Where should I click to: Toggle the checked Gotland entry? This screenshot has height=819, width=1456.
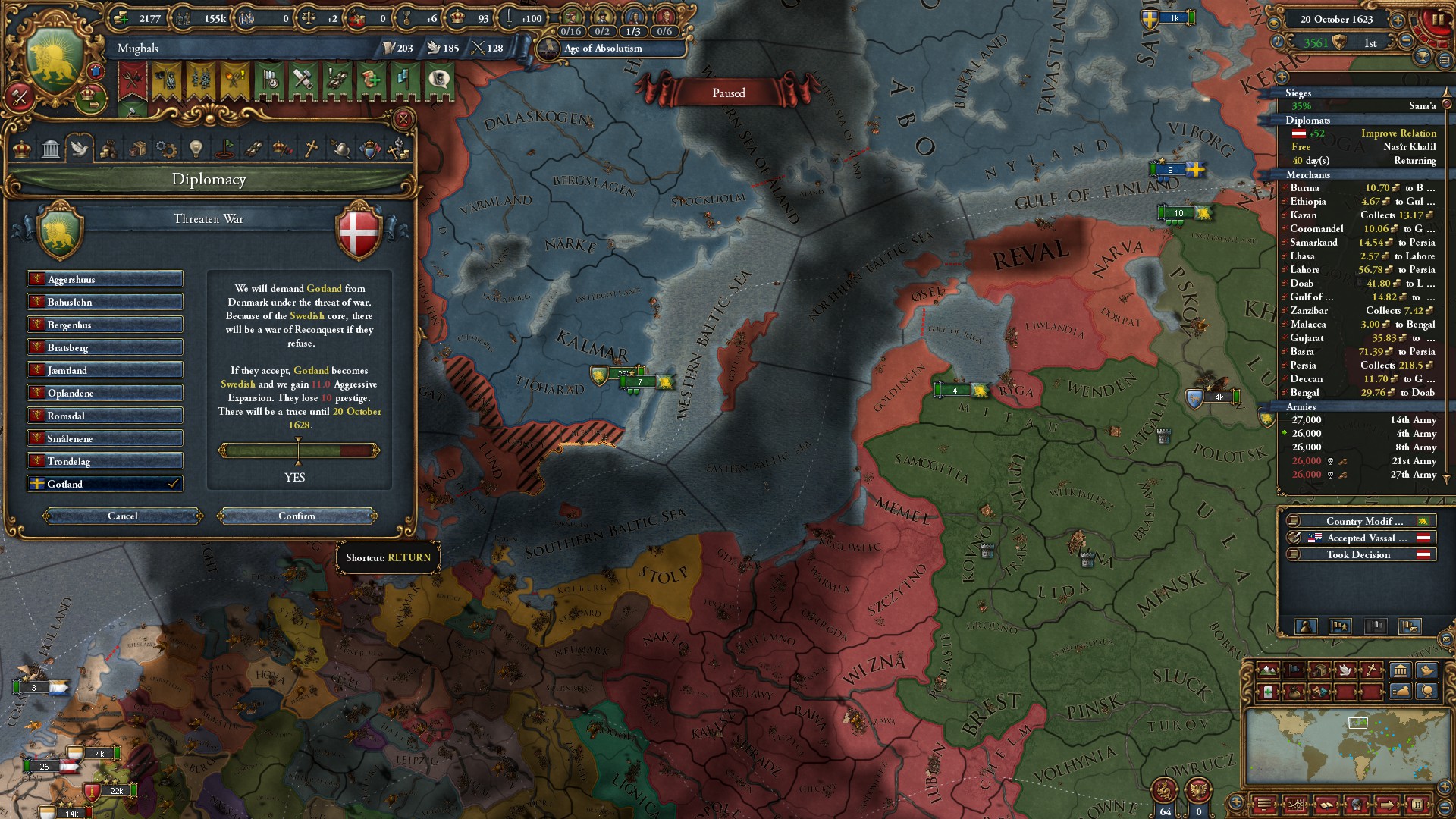tap(105, 484)
